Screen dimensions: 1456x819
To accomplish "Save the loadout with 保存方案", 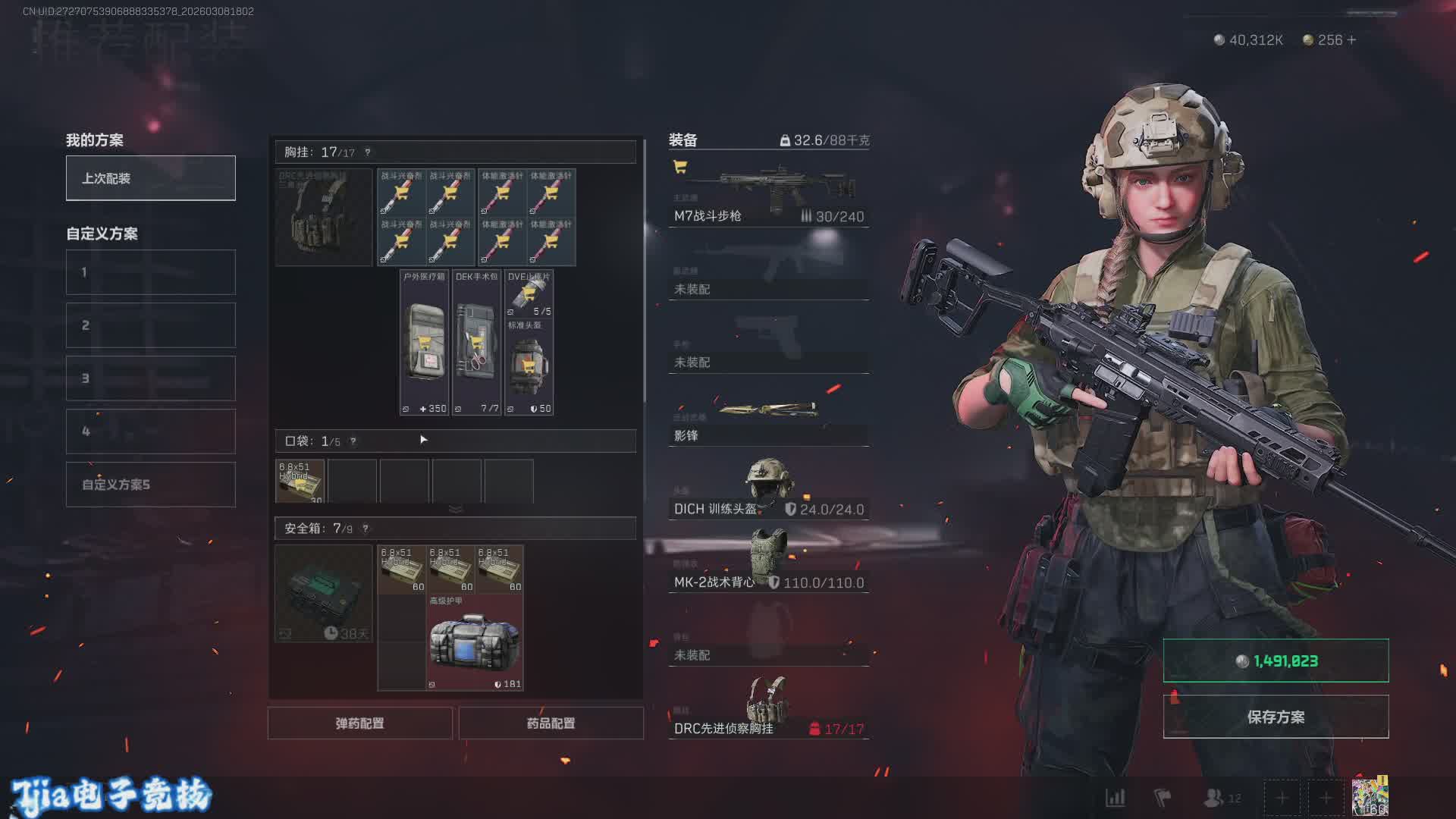I will (1276, 717).
